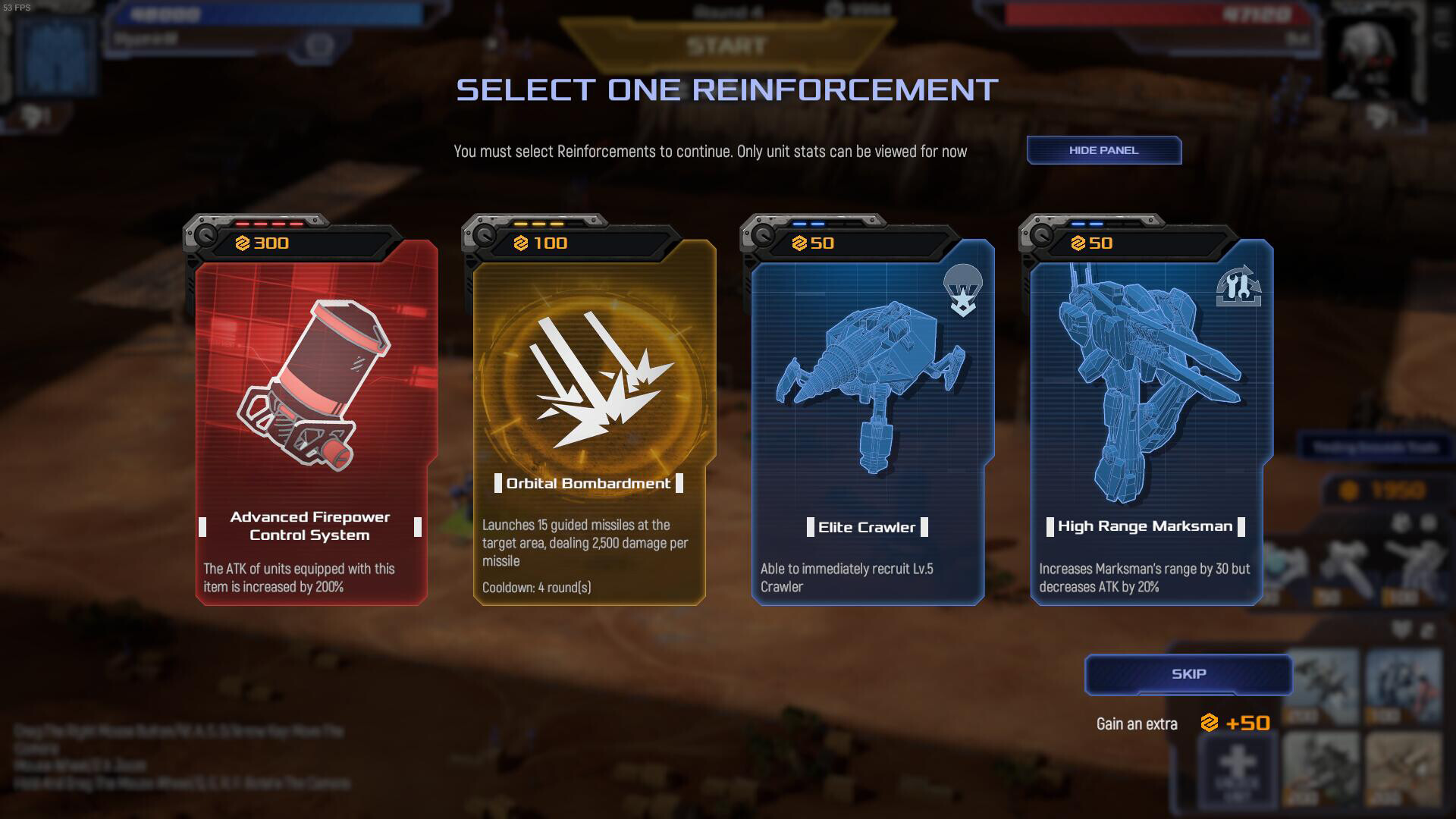
Task: Click the currency icon next to the 100 price
Action: click(x=522, y=243)
